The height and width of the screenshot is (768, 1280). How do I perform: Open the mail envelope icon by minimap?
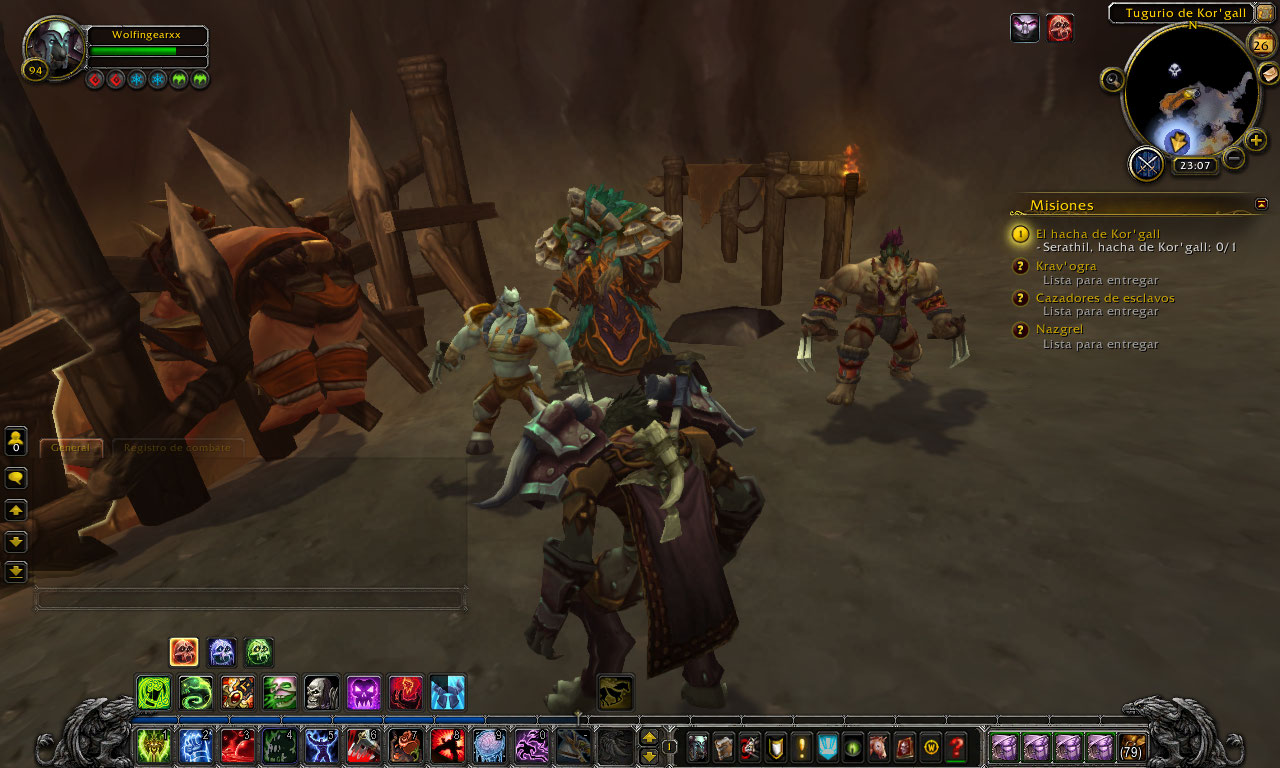pyautogui.click(x=1268, y=73)
